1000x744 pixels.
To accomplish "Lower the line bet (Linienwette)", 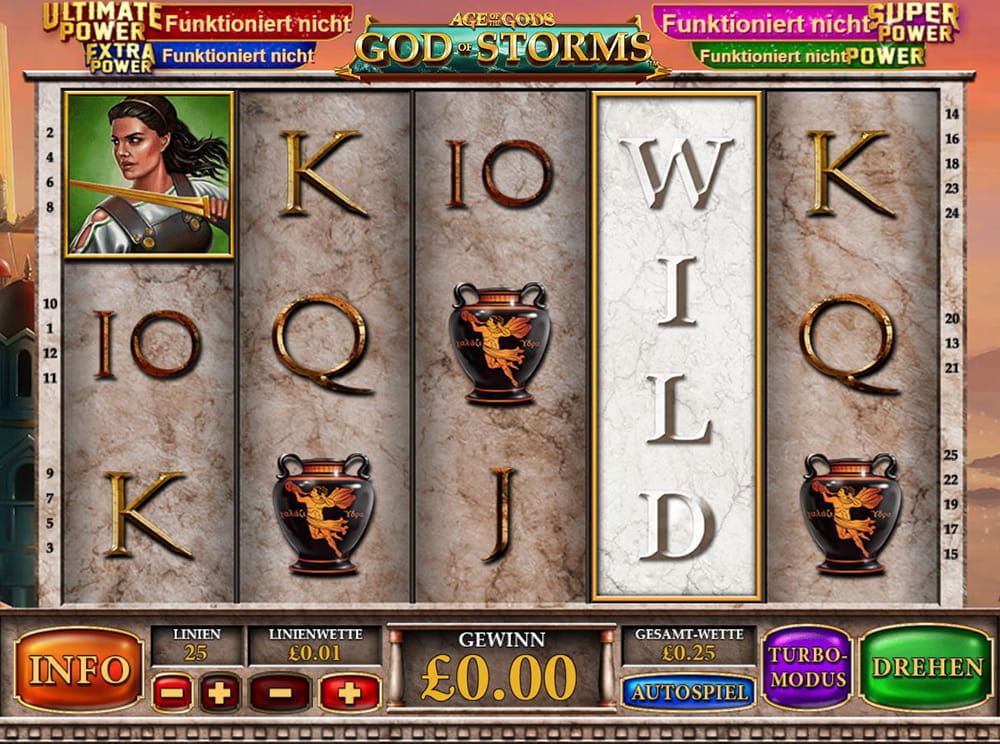I will pyautogui.click(x=280, y=692).
